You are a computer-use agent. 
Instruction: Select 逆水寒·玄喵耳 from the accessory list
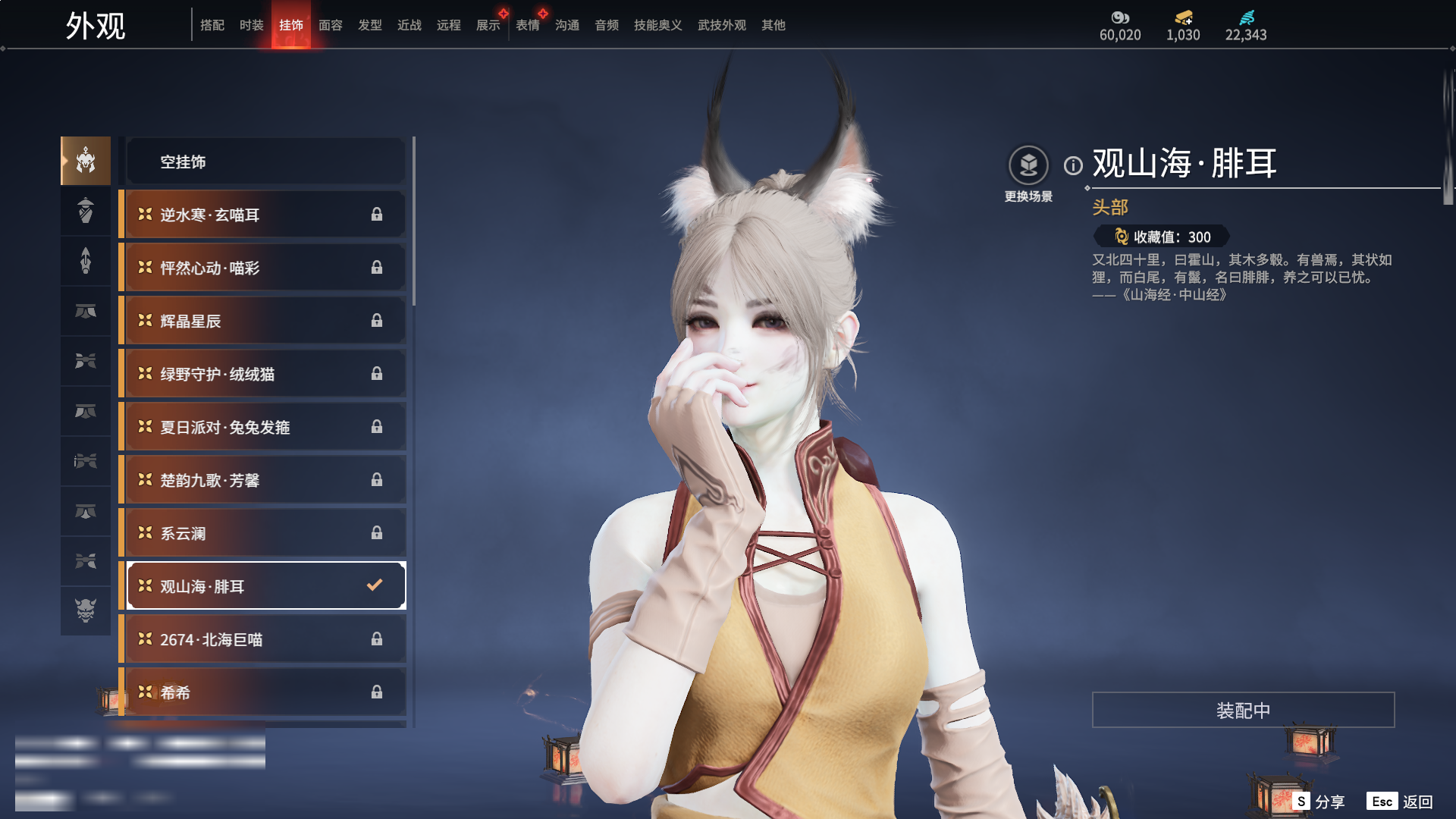(265, 215)
